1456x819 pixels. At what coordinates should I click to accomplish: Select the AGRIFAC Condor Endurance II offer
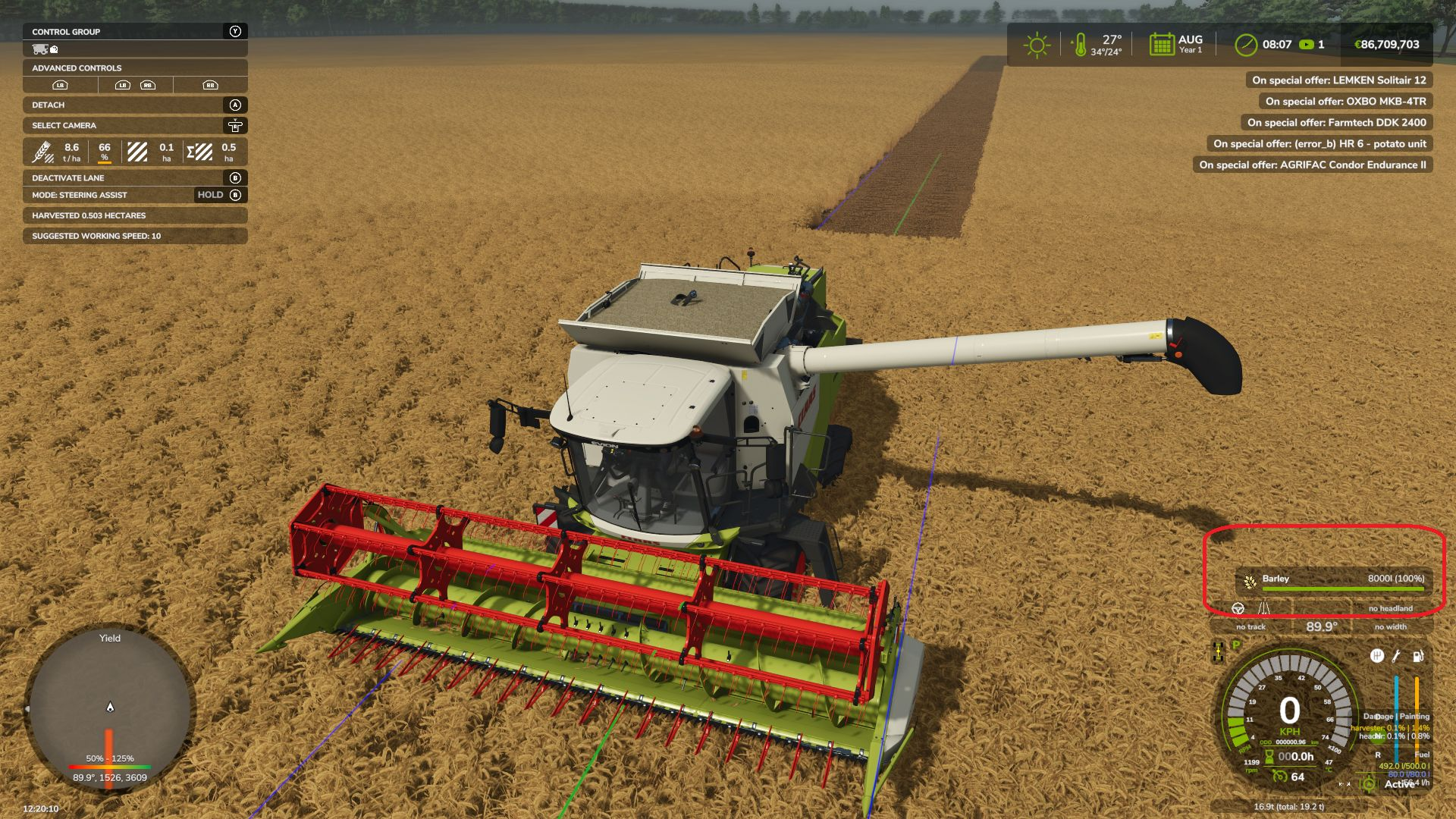[1312, 165]
